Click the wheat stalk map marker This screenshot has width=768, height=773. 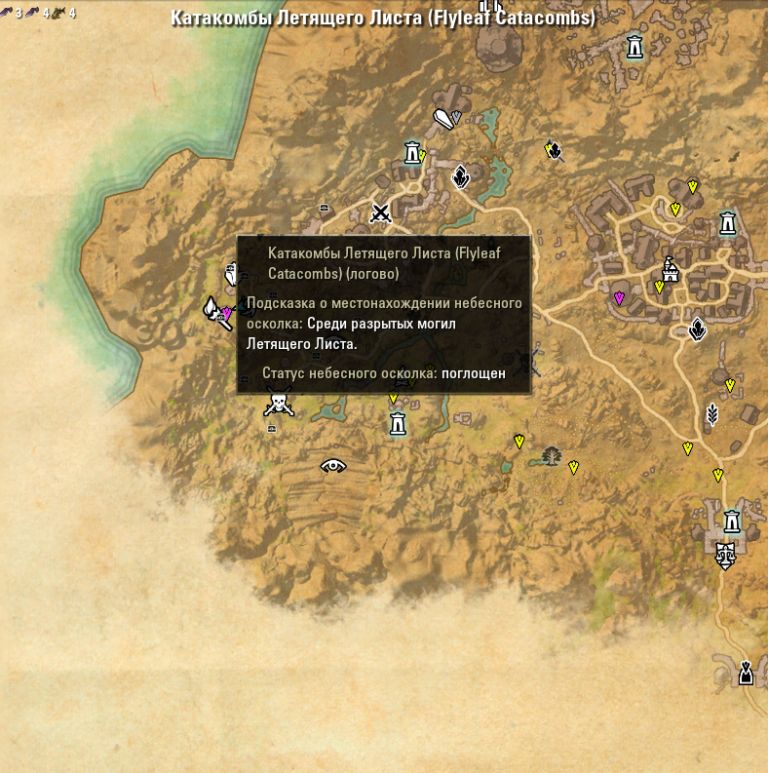click(712, 413)
